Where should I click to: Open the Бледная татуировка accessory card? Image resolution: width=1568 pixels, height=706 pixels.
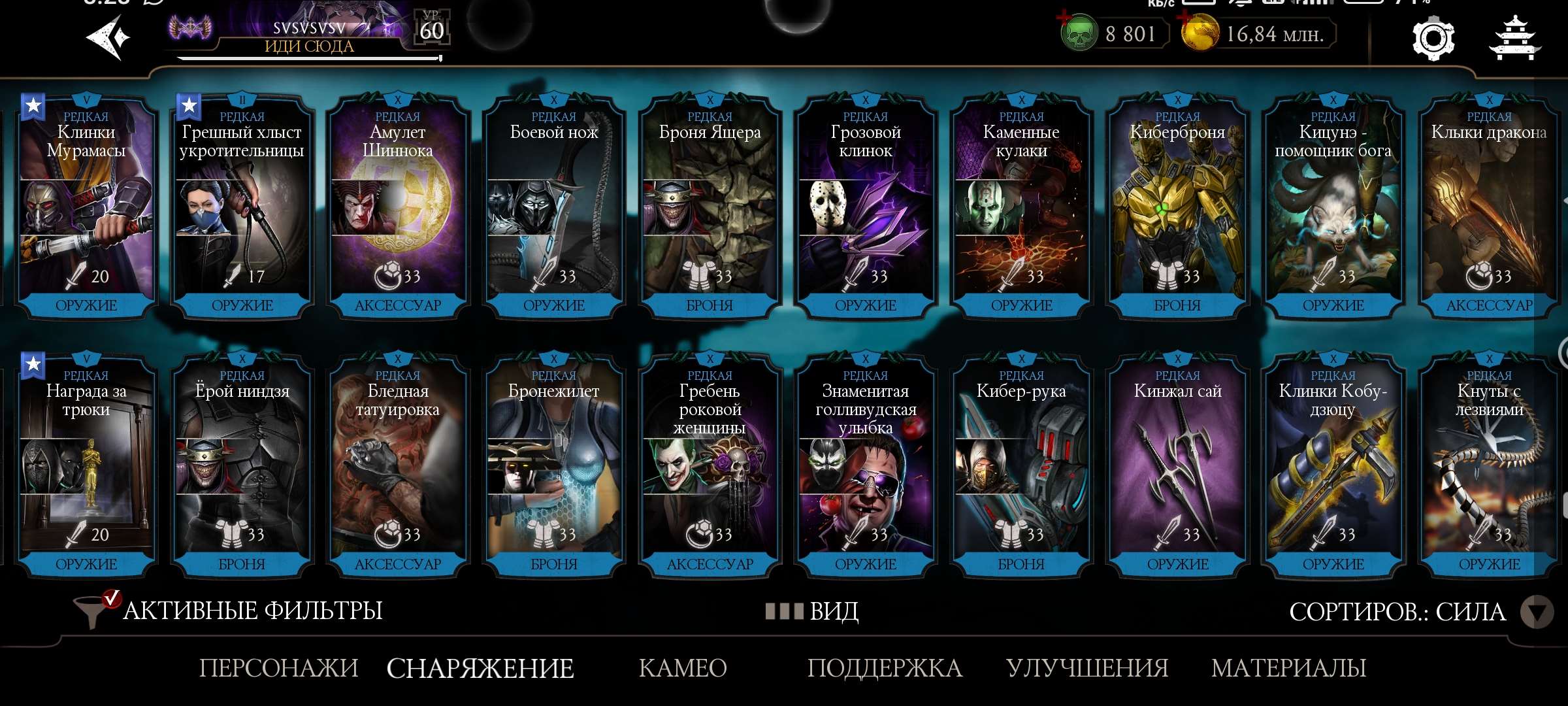(398, 465)
